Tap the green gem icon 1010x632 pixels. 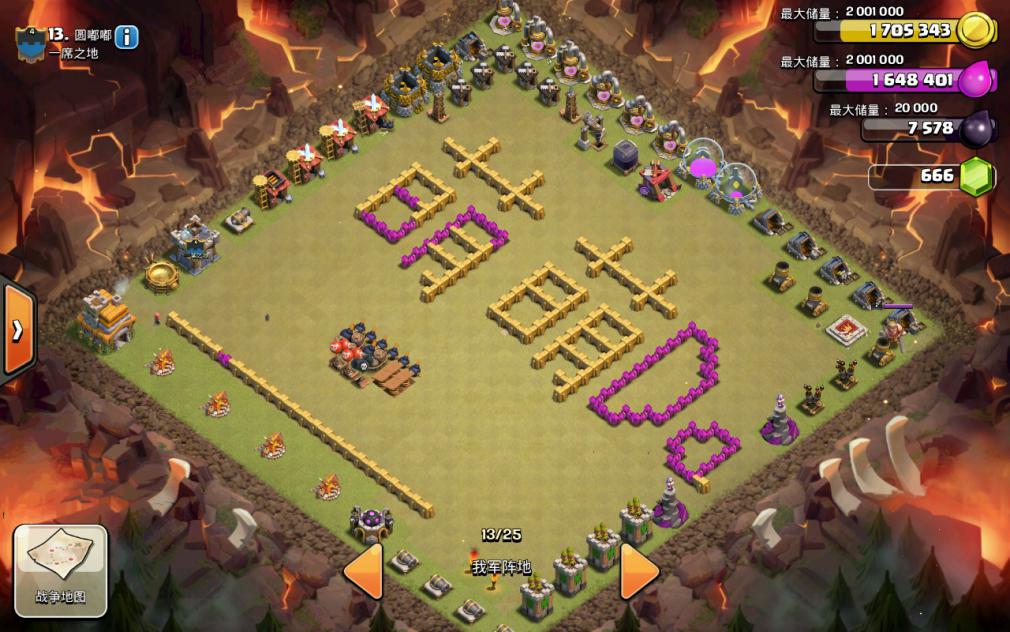[977, 177]
